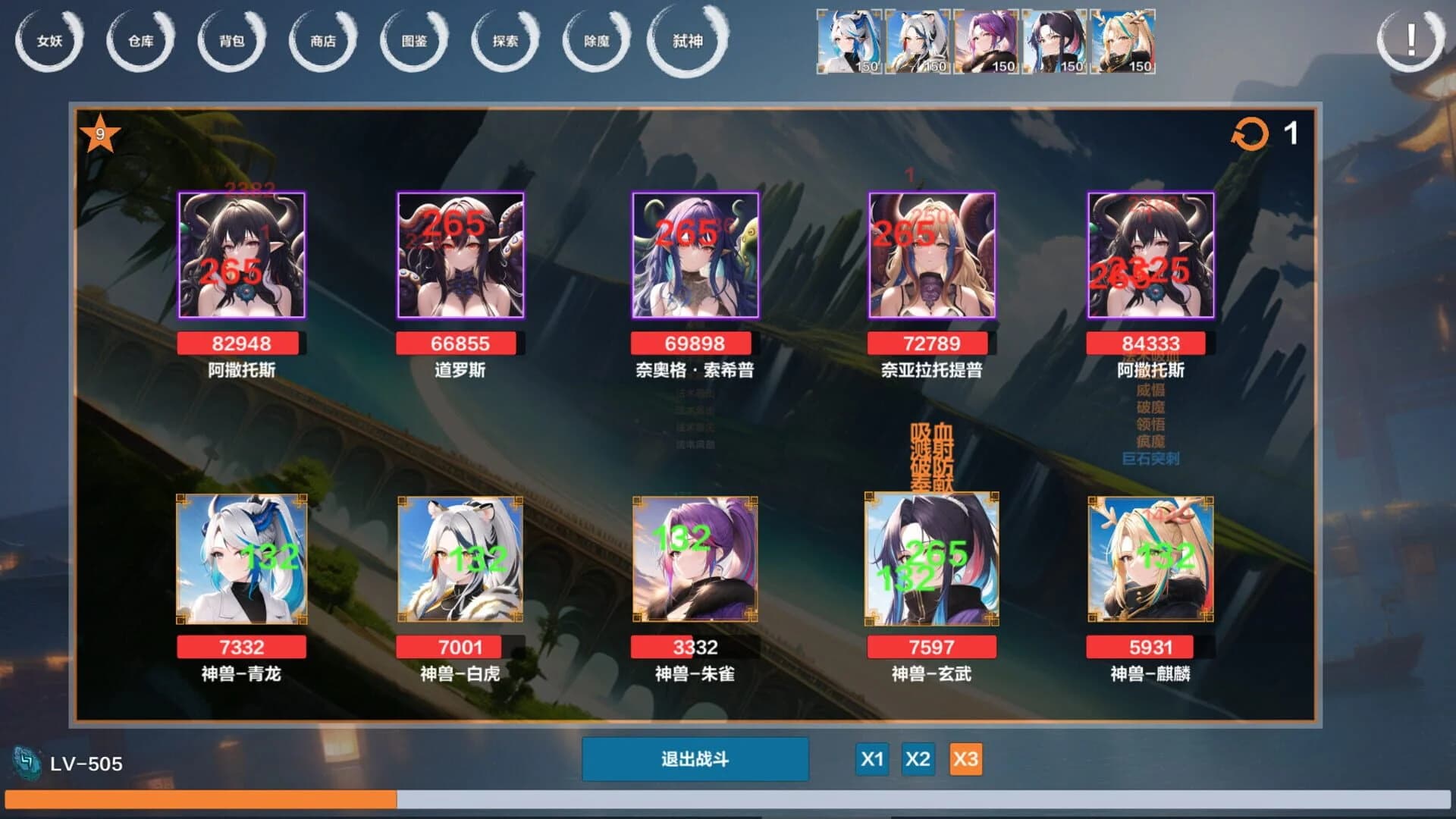Enable X1 battle speed
The width and height of the screenshot is (1456, 819).
click(872, 758)
